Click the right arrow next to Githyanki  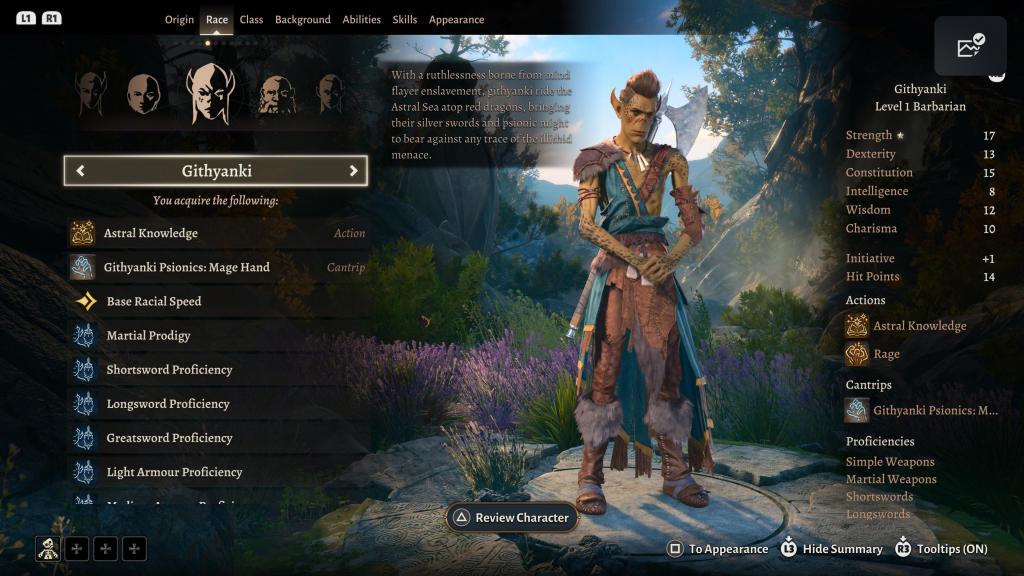click(353, 171)
